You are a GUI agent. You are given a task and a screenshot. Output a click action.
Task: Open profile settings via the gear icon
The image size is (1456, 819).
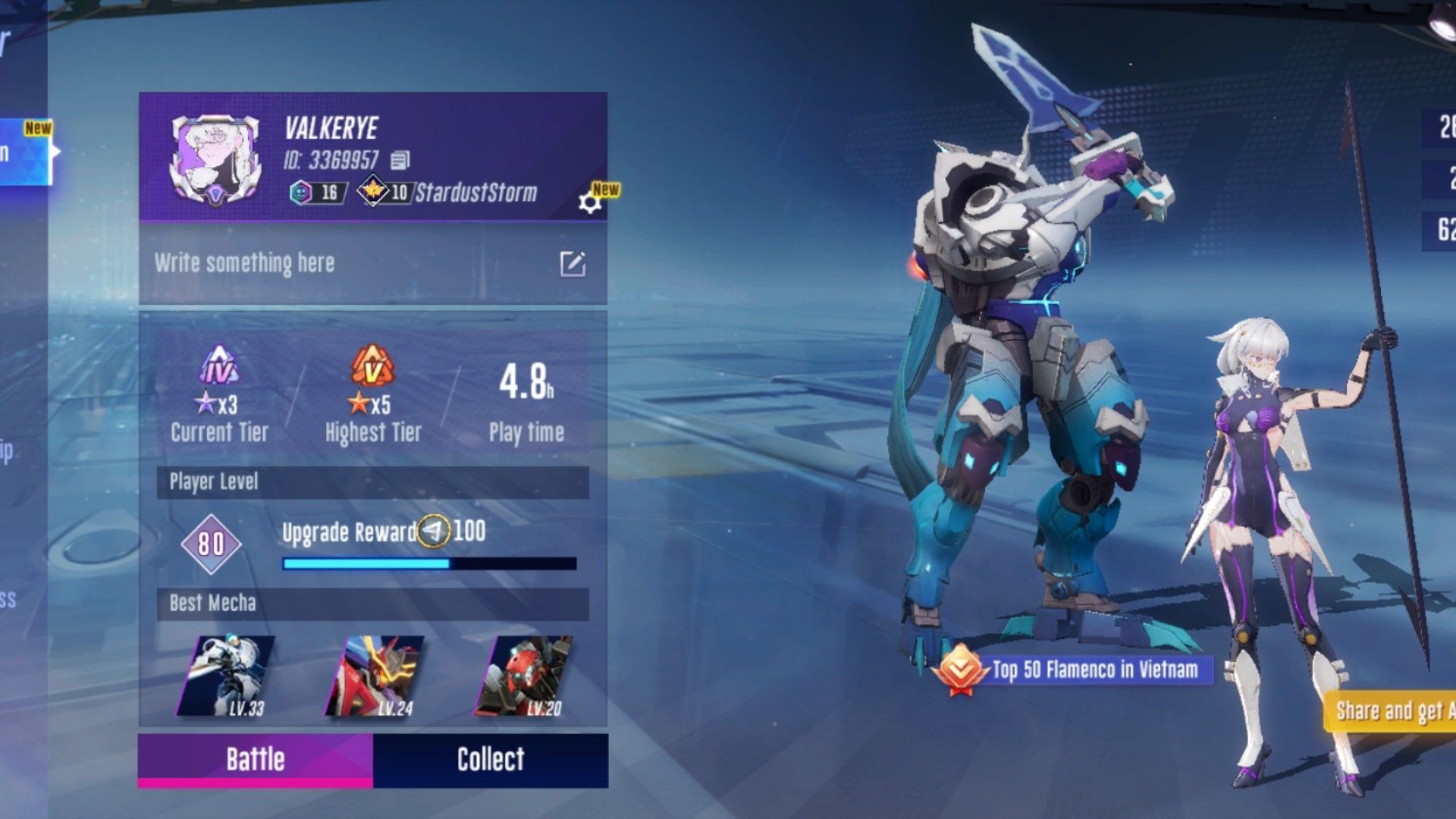pyautogui.click(x=589, y=202)
